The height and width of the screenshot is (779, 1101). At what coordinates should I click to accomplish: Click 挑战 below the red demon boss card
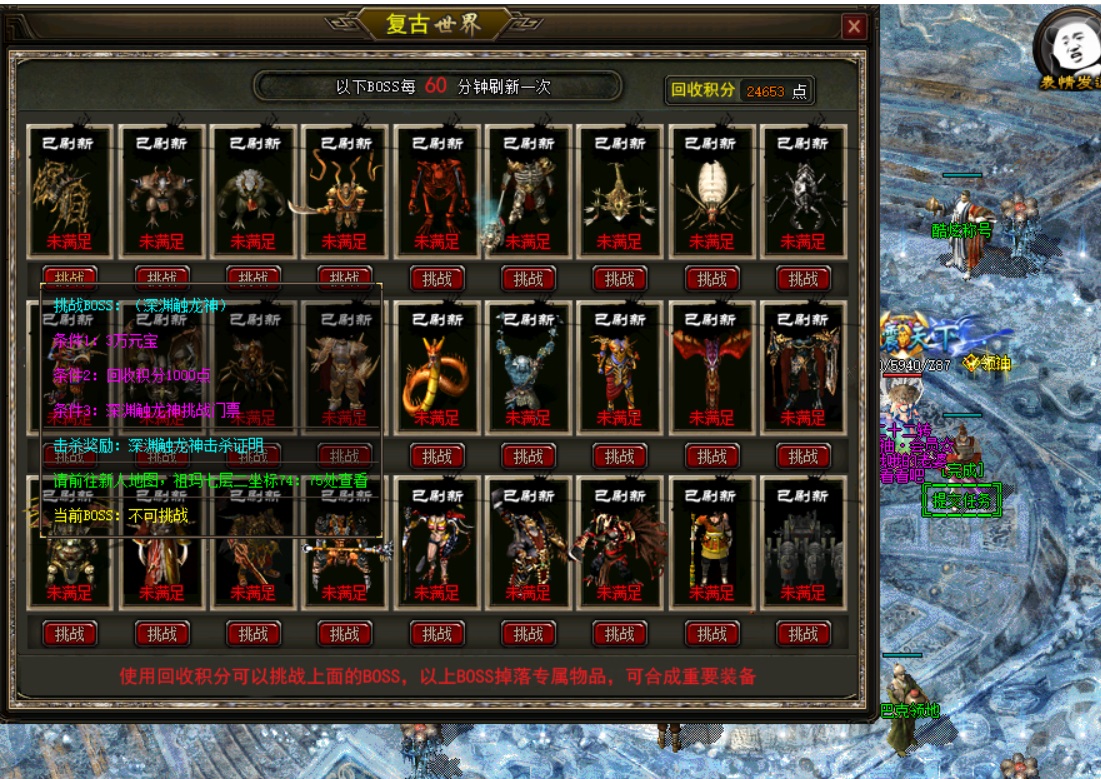tap(437, 278)
